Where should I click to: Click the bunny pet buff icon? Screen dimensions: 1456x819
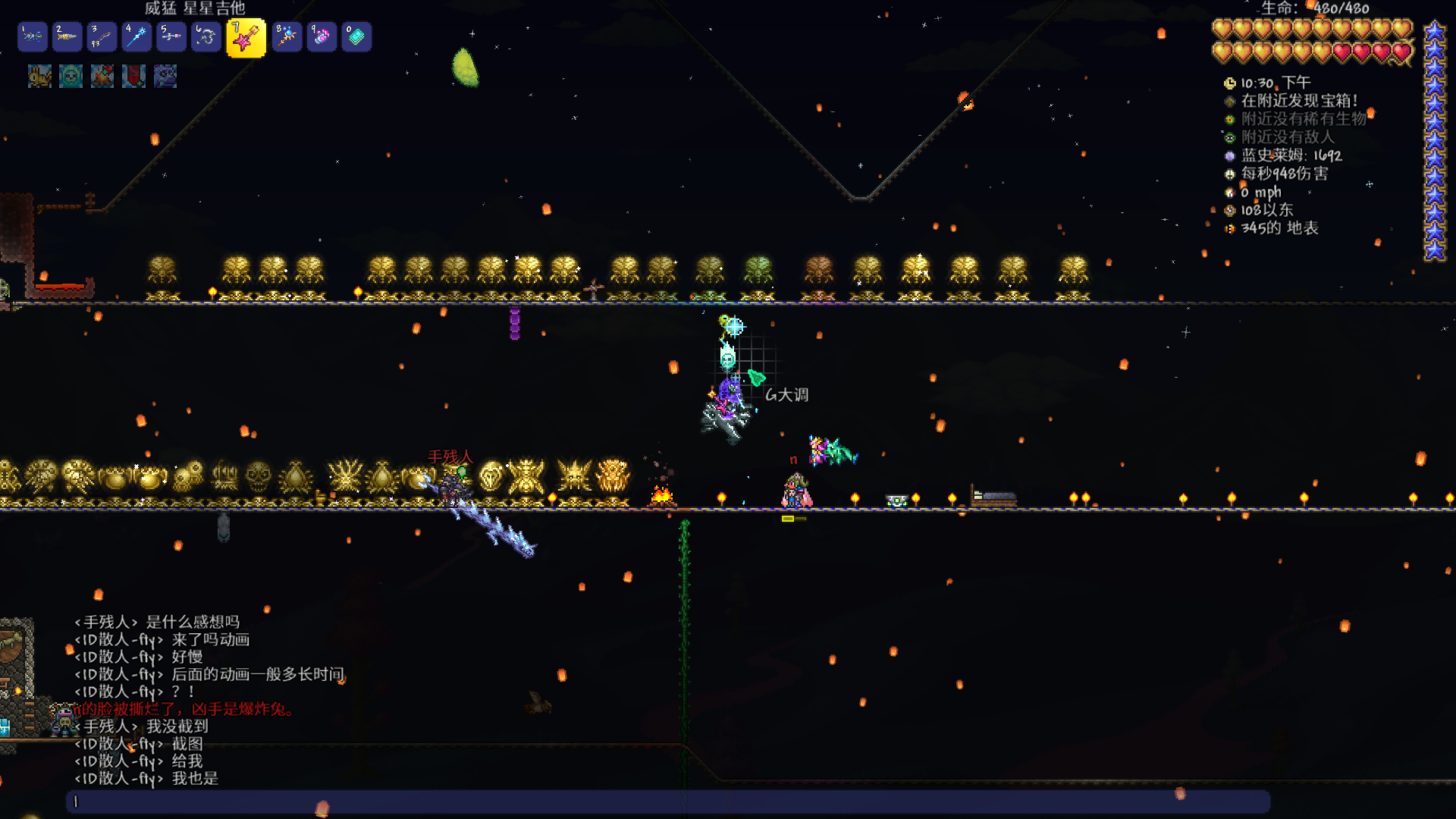click(x=39, y=76)
